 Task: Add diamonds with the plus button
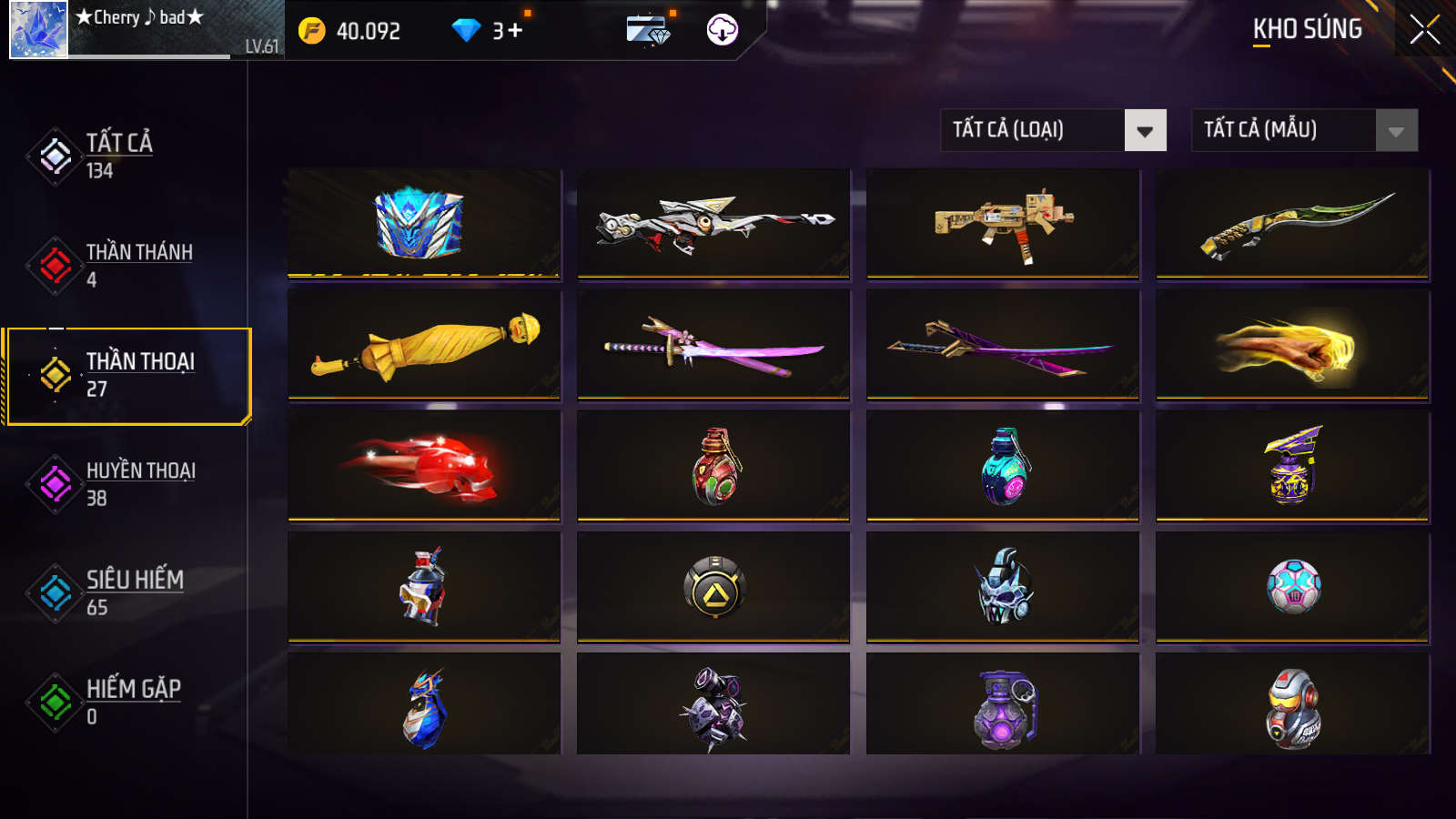pos(515,31)
